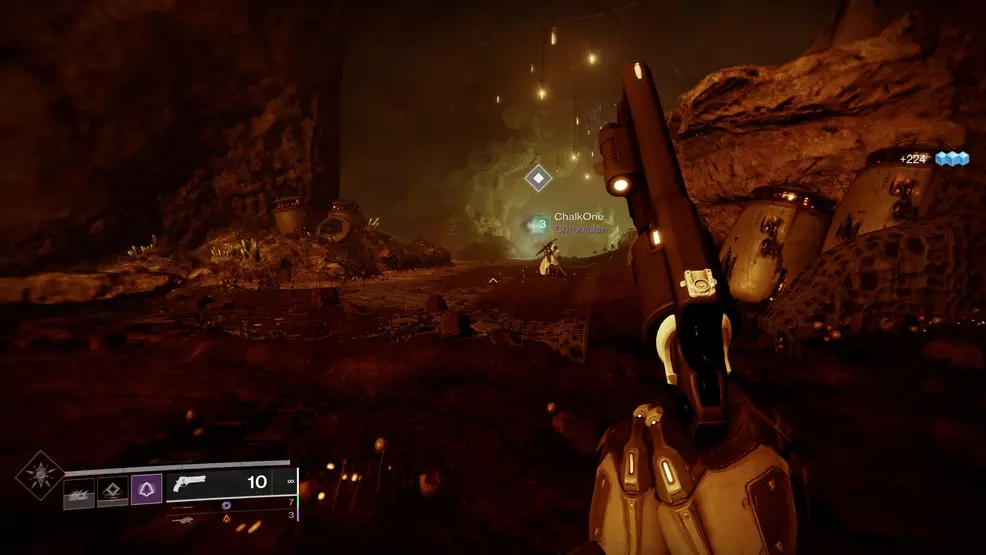Click the white diamond objective waypoint
Image resolution: width=986 pixels, height=555 pixels.
click(x=538, y=179)
